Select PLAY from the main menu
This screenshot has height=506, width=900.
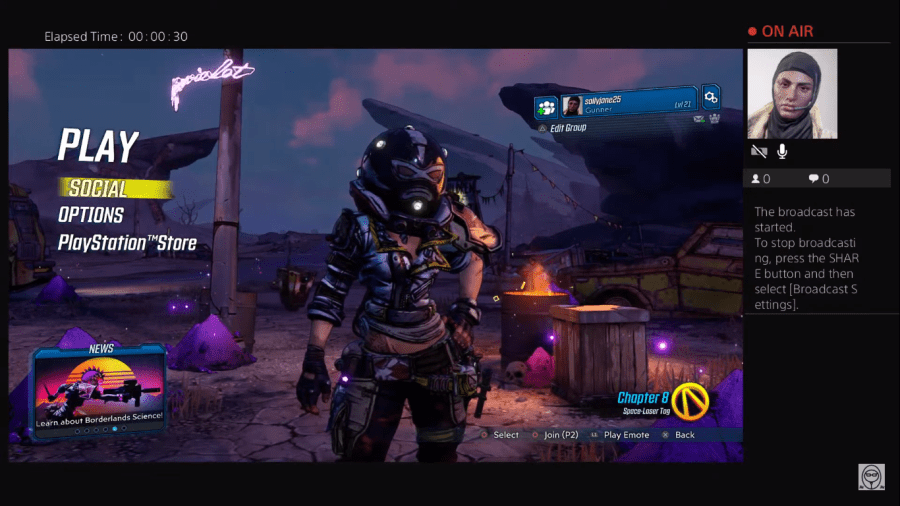point(97,146)
